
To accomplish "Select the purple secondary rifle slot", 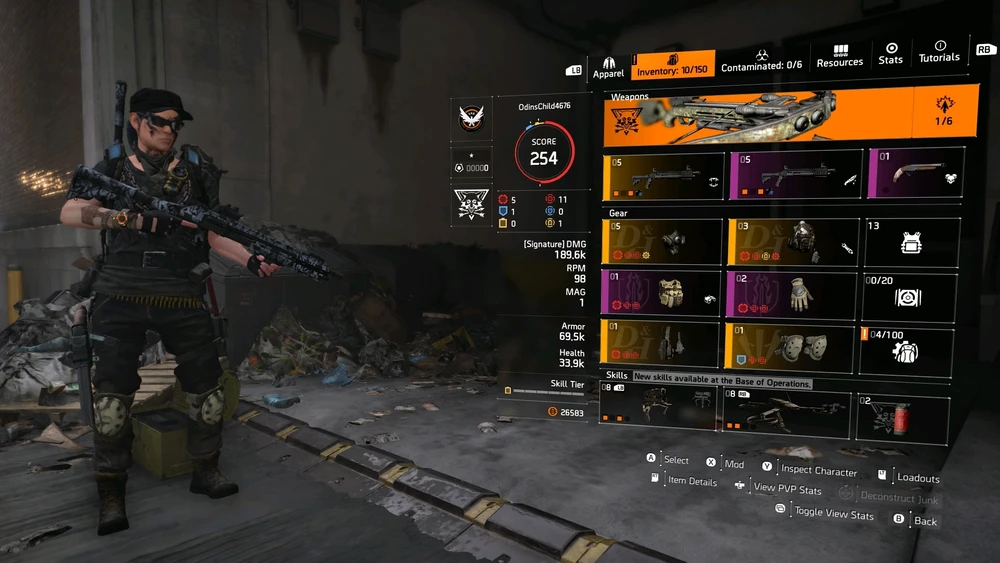I will coord(795,175).
